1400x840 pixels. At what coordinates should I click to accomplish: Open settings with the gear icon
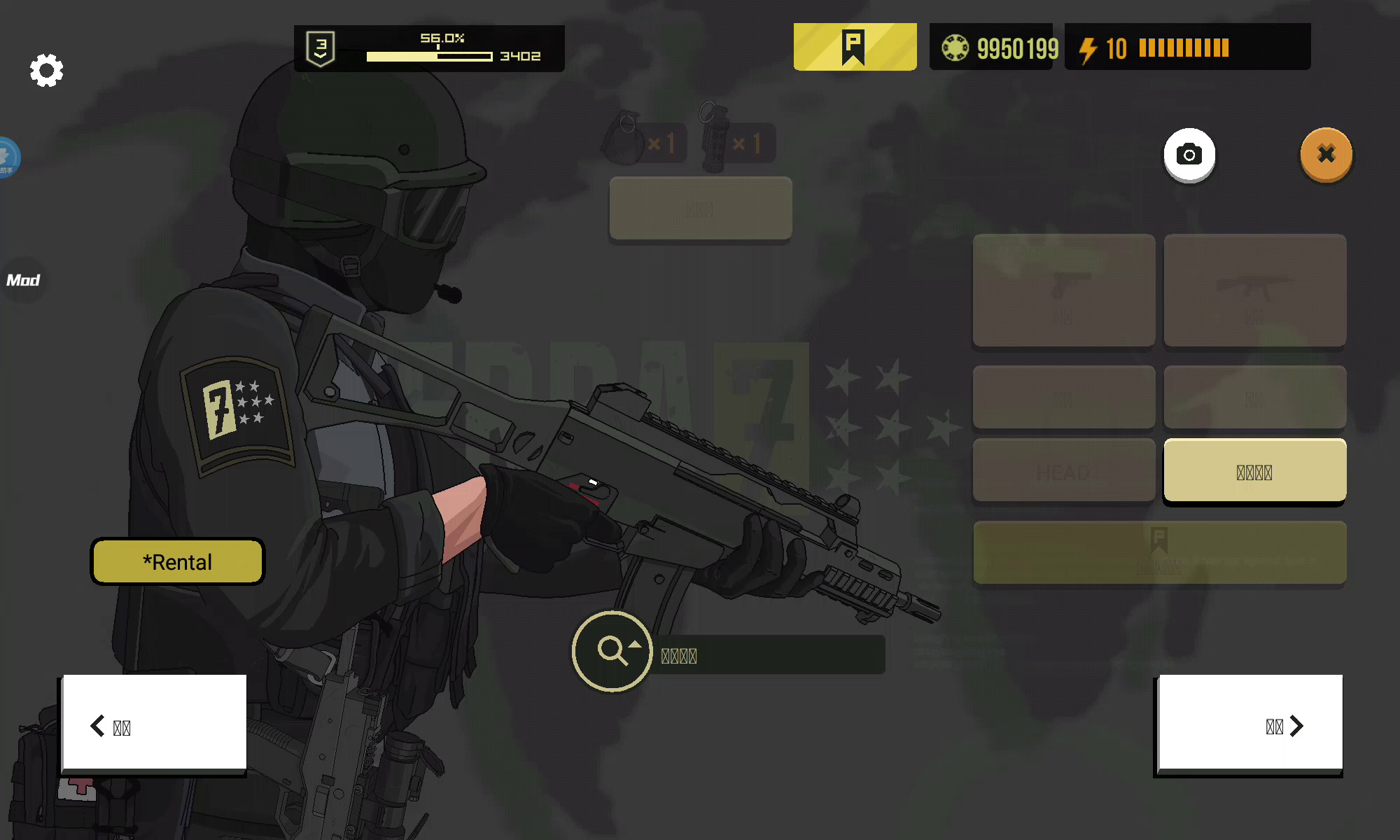click(x=46, y=70)
